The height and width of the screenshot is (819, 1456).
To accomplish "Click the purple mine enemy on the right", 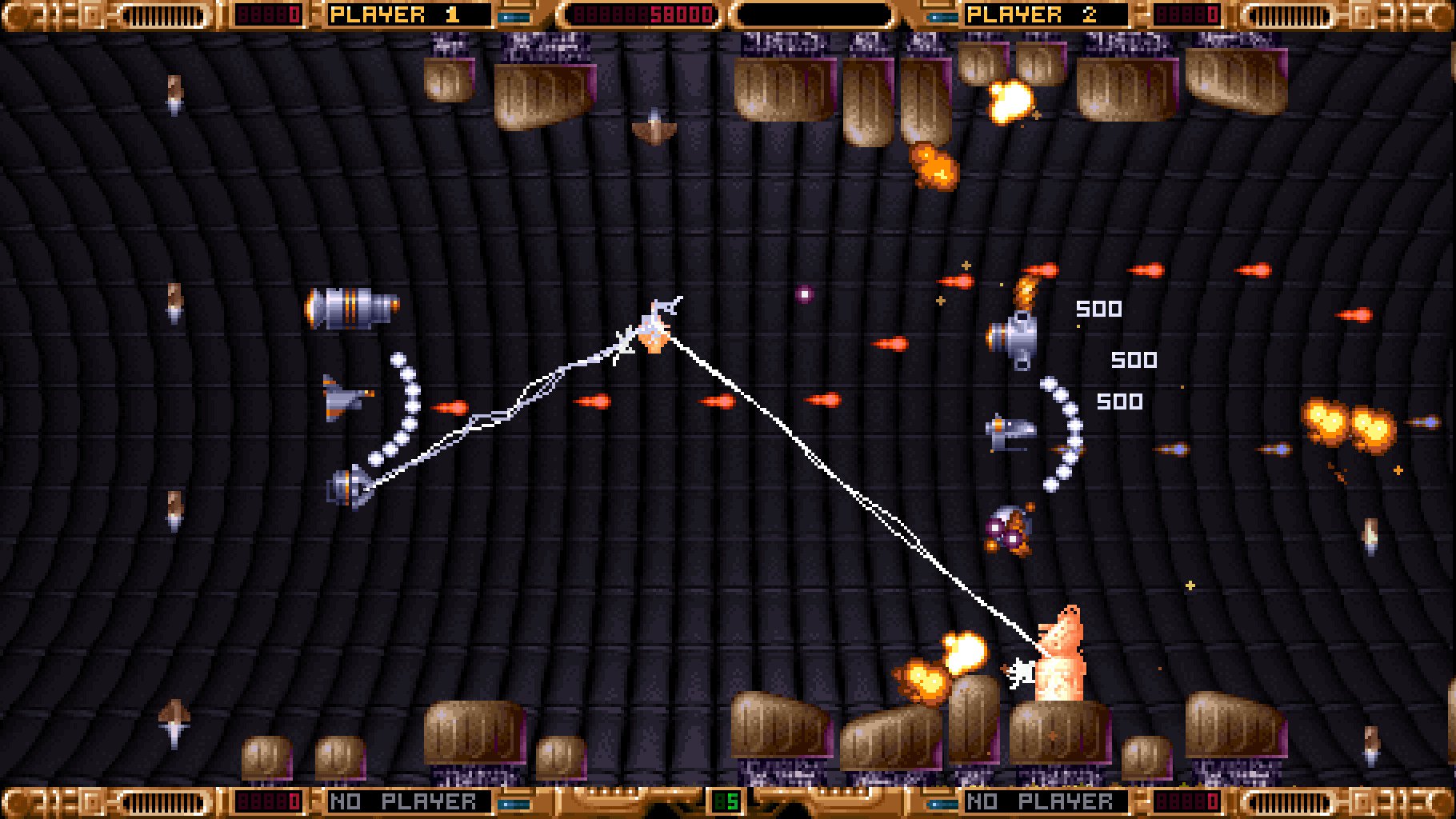I will [x=1010, y=532].
